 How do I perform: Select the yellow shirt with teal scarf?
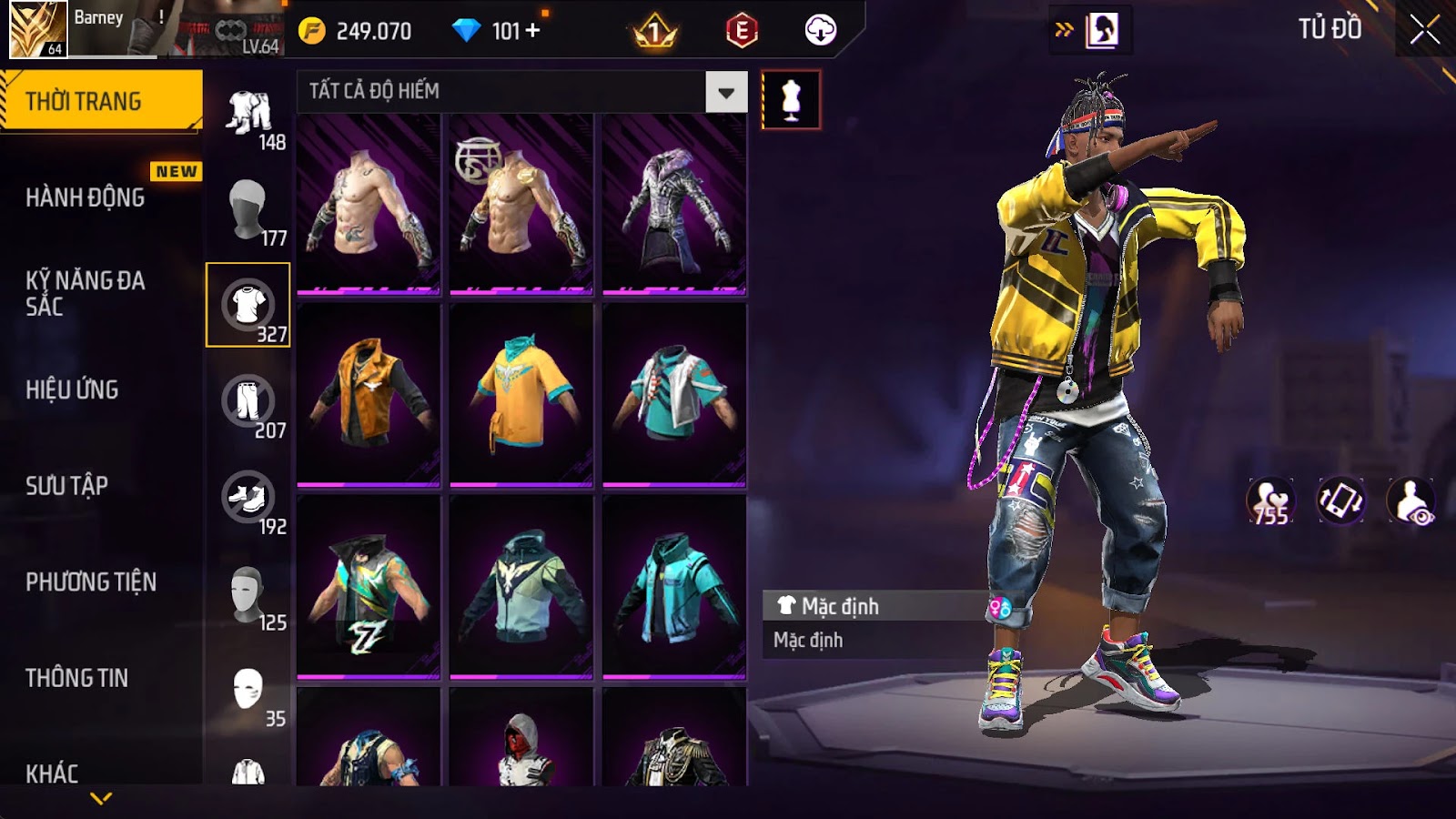[x=521, y=394]
